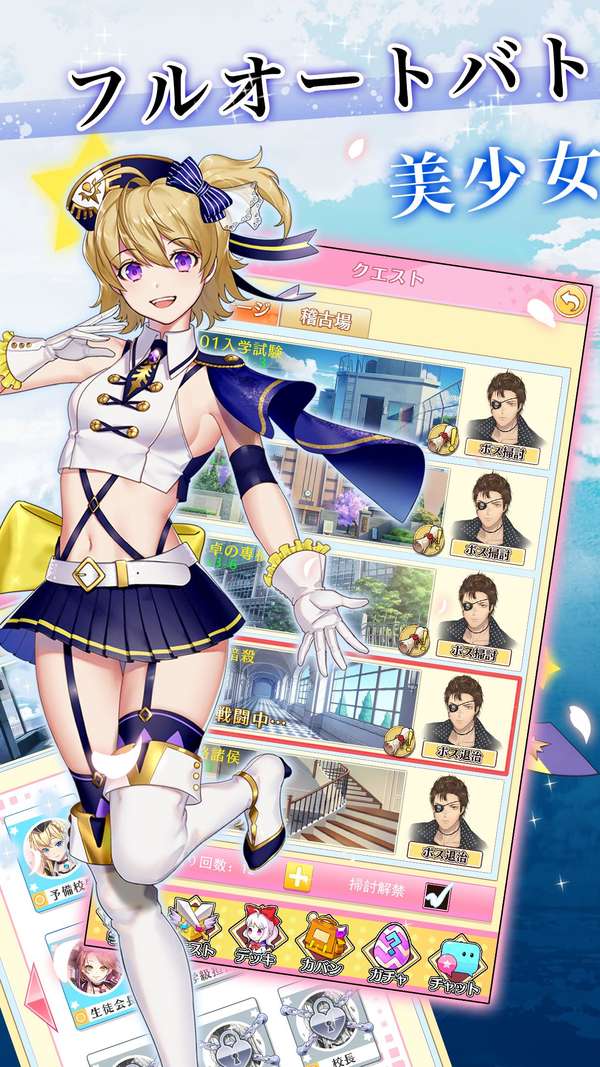
Task: Go back using the yellow return arrow
Action: click(x=567, y=300)
